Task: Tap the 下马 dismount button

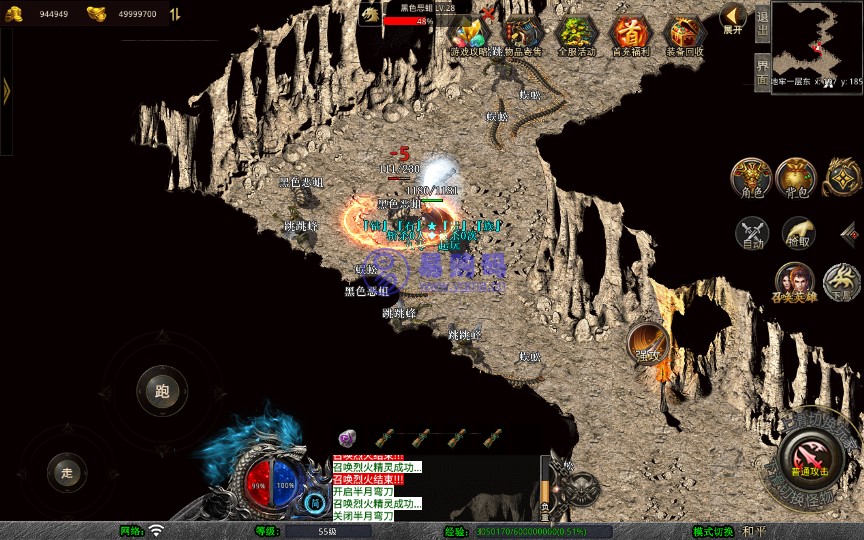Action: pos(842,281)
